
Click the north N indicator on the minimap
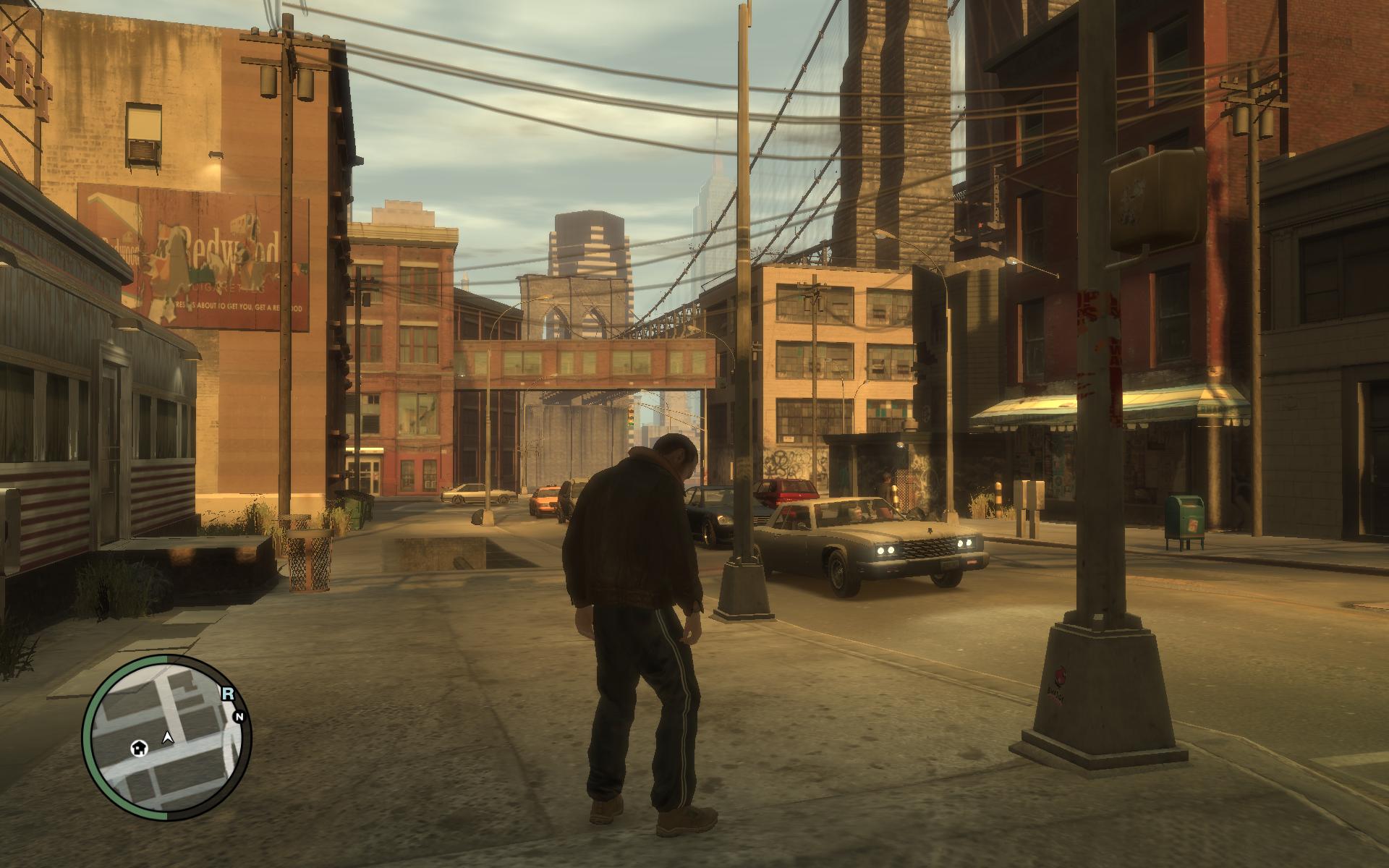[x=239, y=717]
